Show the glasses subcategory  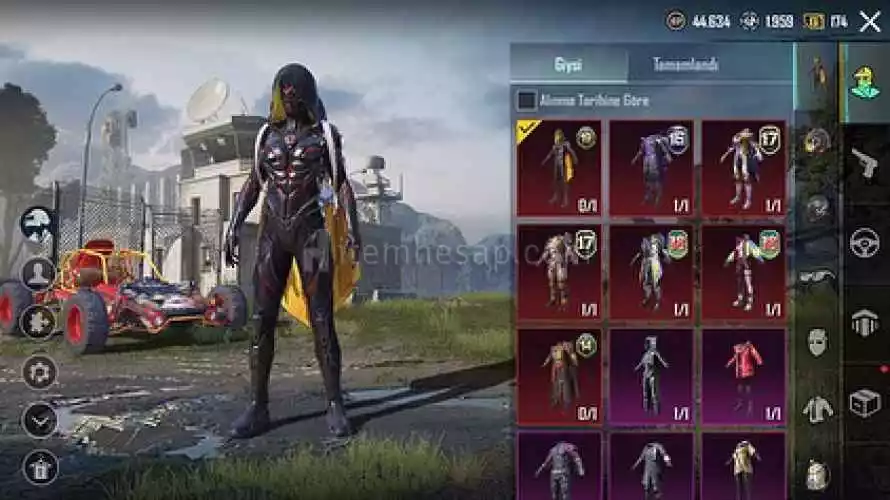[x=818, y=278]
